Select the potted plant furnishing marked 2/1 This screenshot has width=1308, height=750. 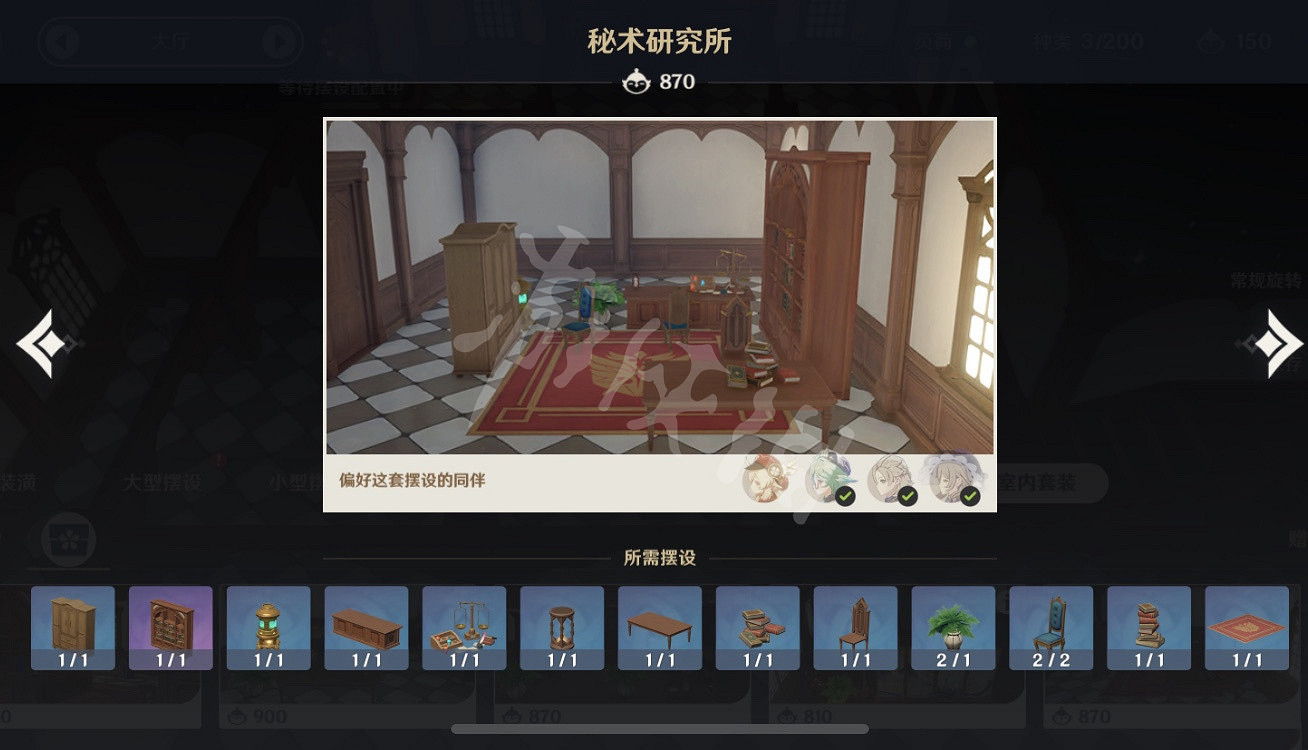point(953,628)
